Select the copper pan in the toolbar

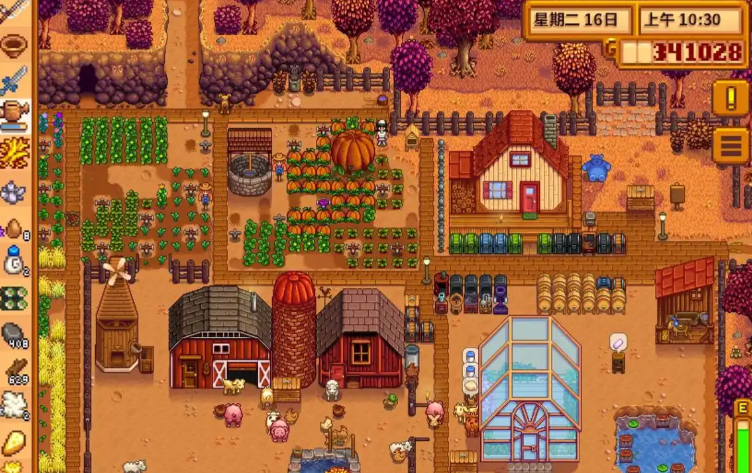coord(14,45)
